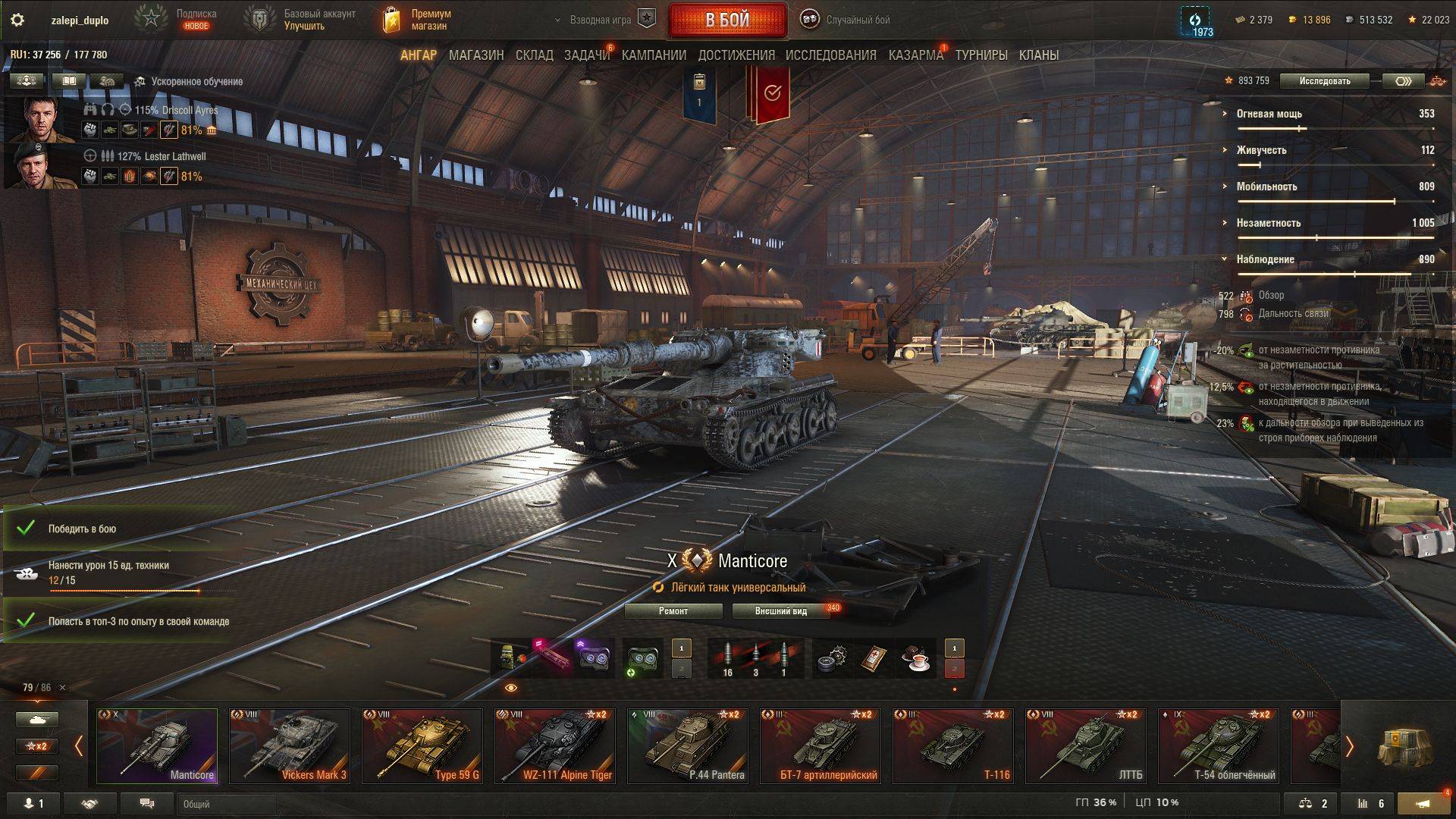Open the КЛАНЫ tab
This screenshot has width=1456, height=819.
[x=1038, y=55]
